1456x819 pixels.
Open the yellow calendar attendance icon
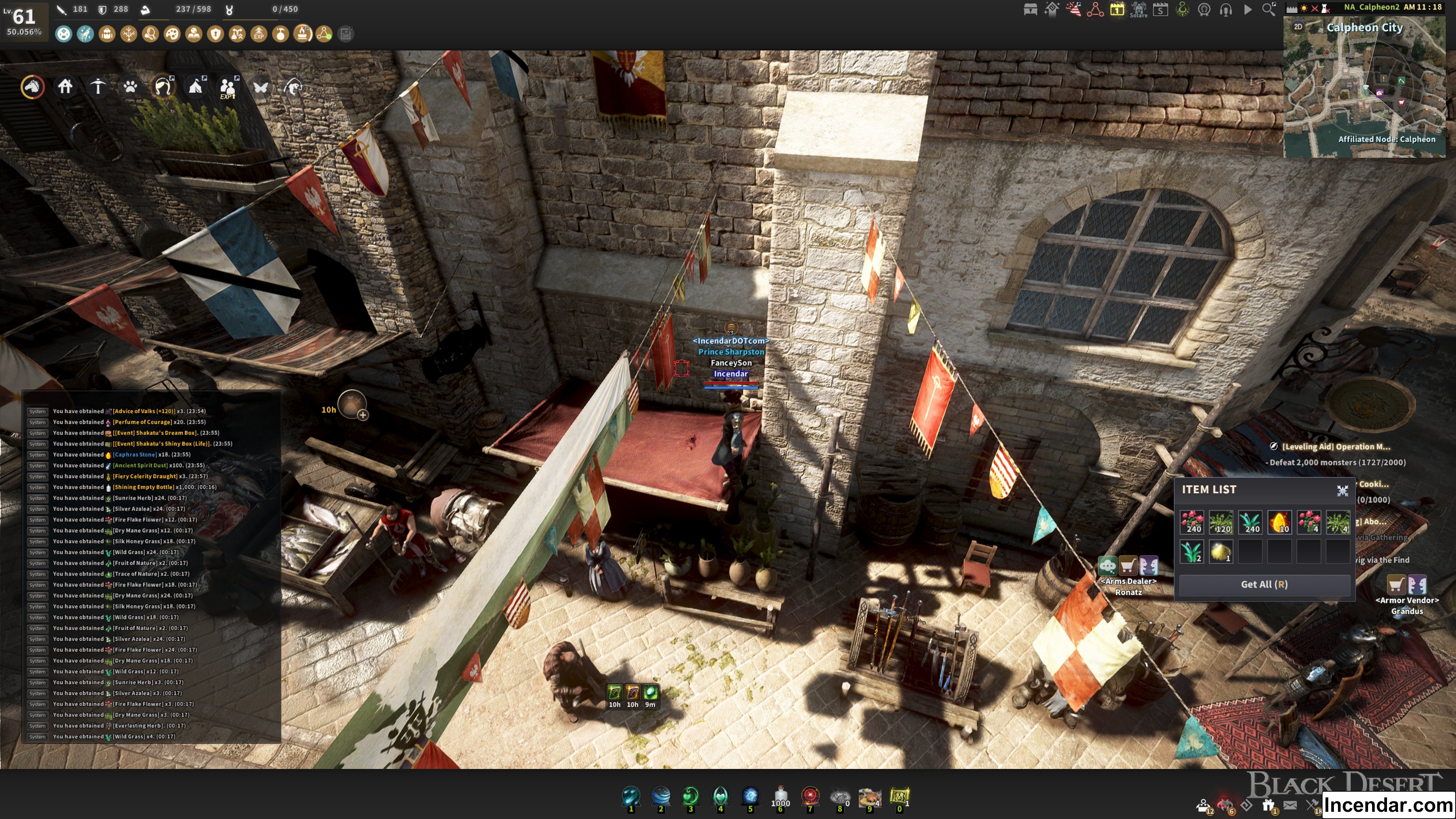click(1117, 9)
